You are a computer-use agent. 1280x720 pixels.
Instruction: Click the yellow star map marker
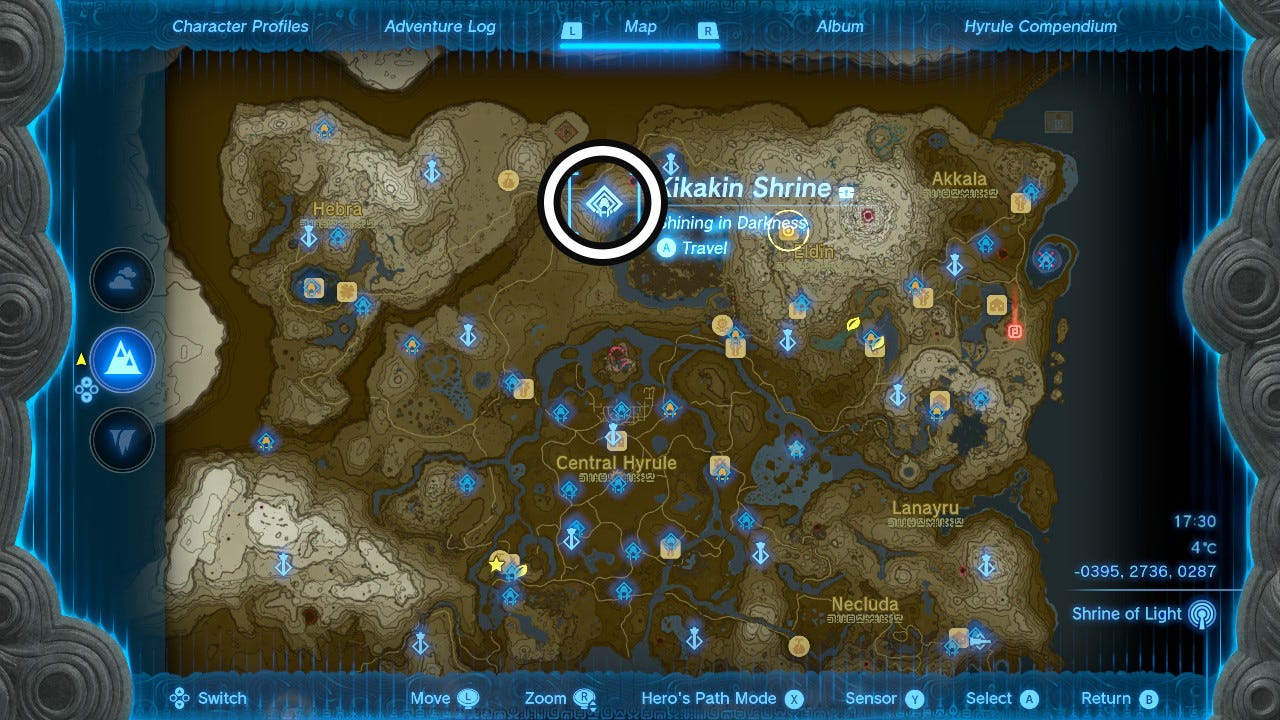click(495, 563)
